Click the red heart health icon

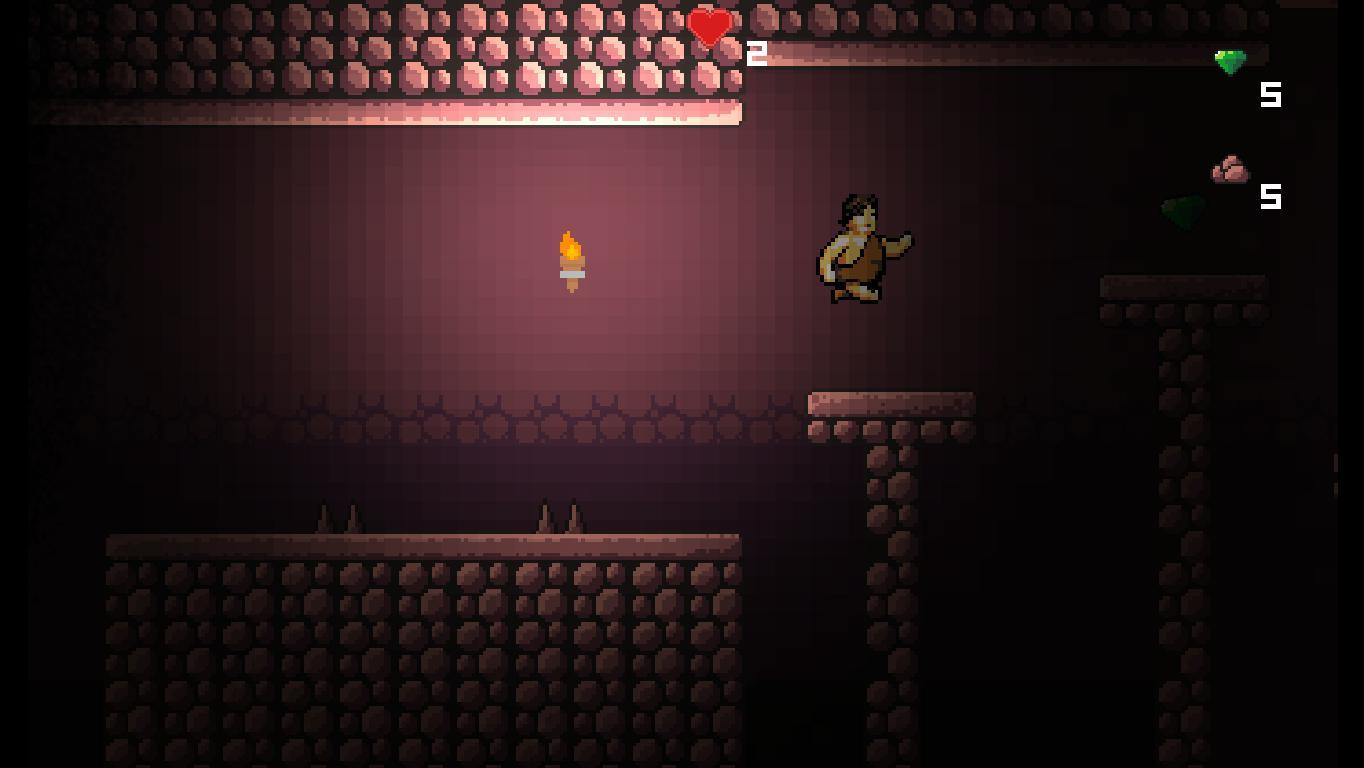pos(710,26)
